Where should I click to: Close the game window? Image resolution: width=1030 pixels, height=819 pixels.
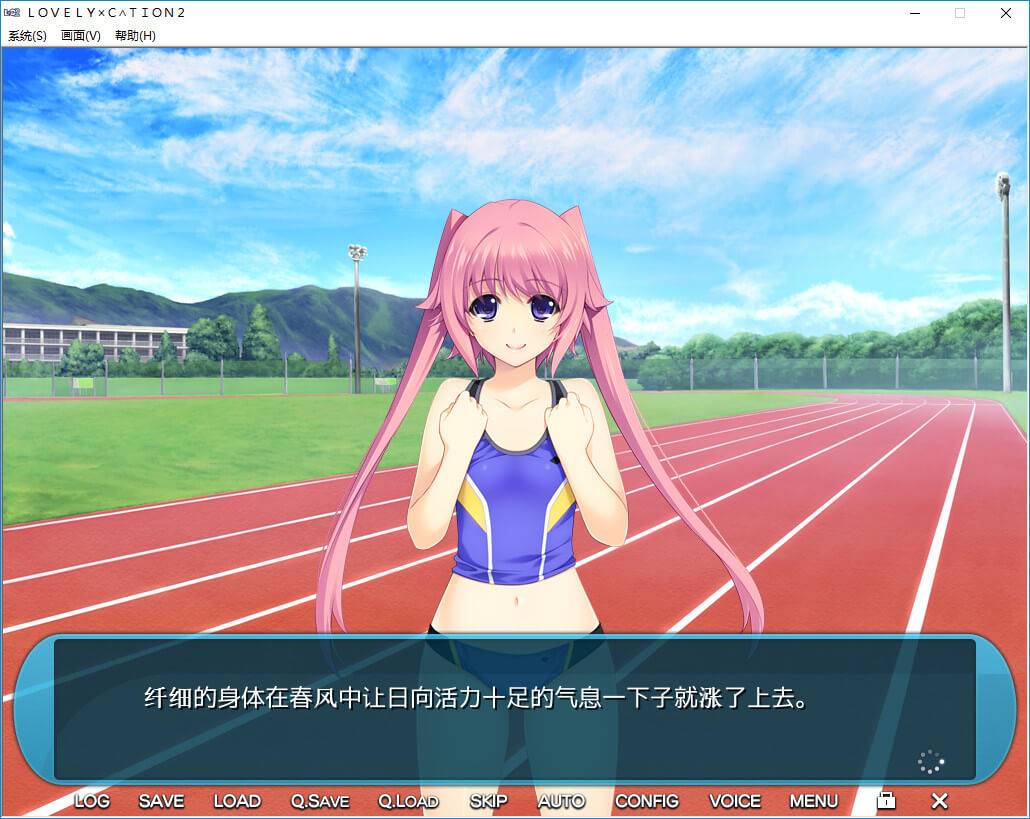point(1006,13)
